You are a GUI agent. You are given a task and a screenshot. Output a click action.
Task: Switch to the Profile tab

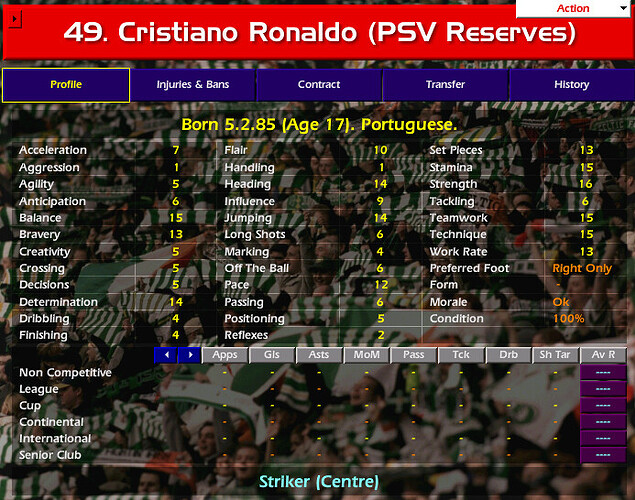point(66,85)
